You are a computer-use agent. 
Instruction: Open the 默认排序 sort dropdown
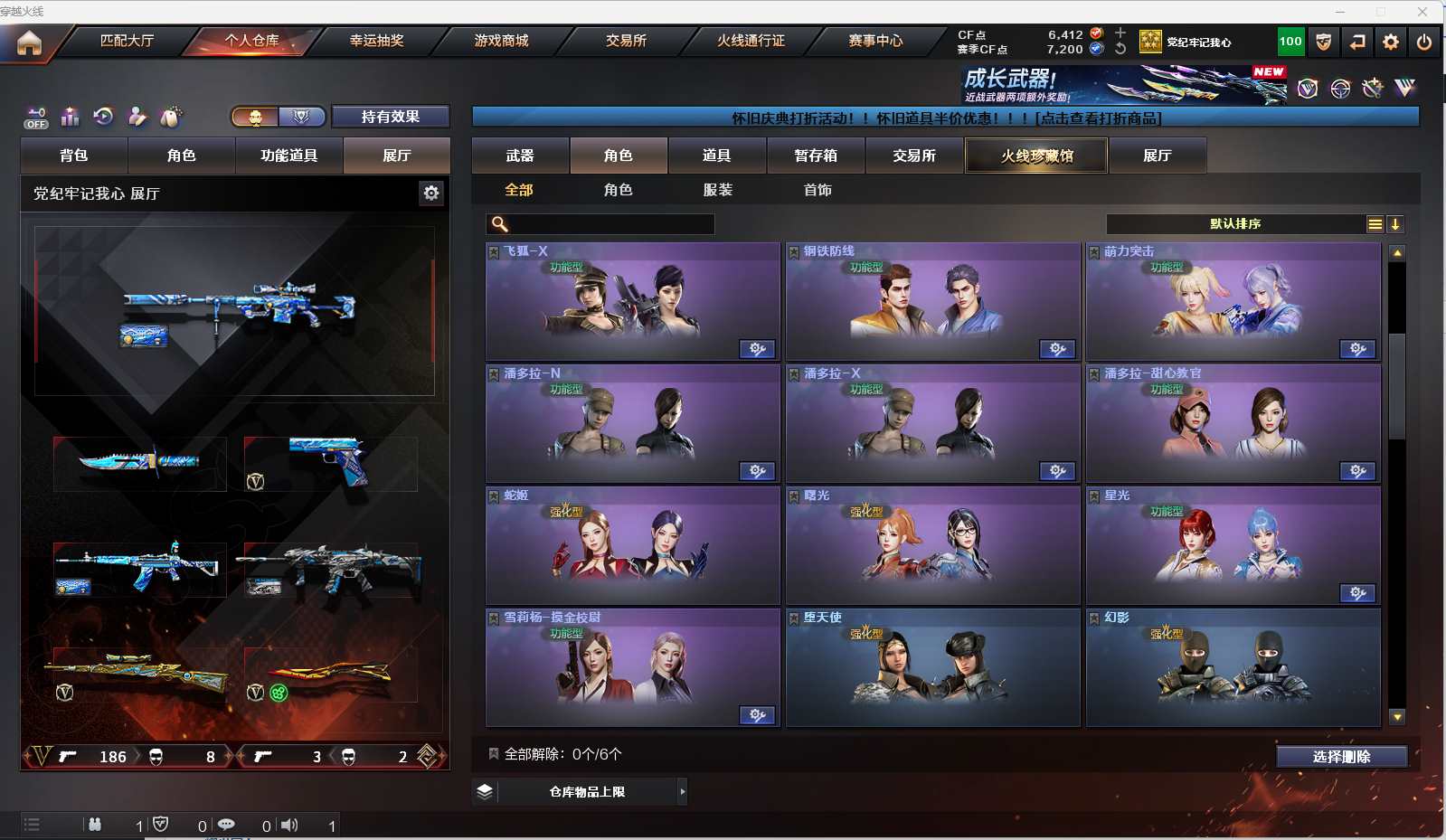coord(1235,224)
